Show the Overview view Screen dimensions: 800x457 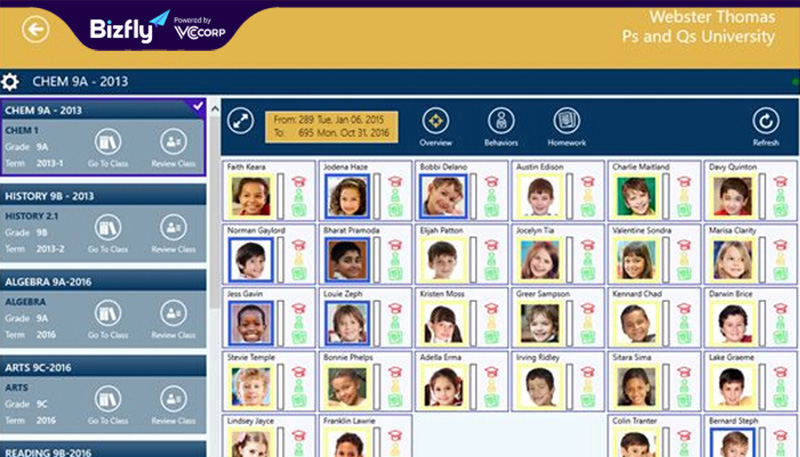click(x=436, y=126)
